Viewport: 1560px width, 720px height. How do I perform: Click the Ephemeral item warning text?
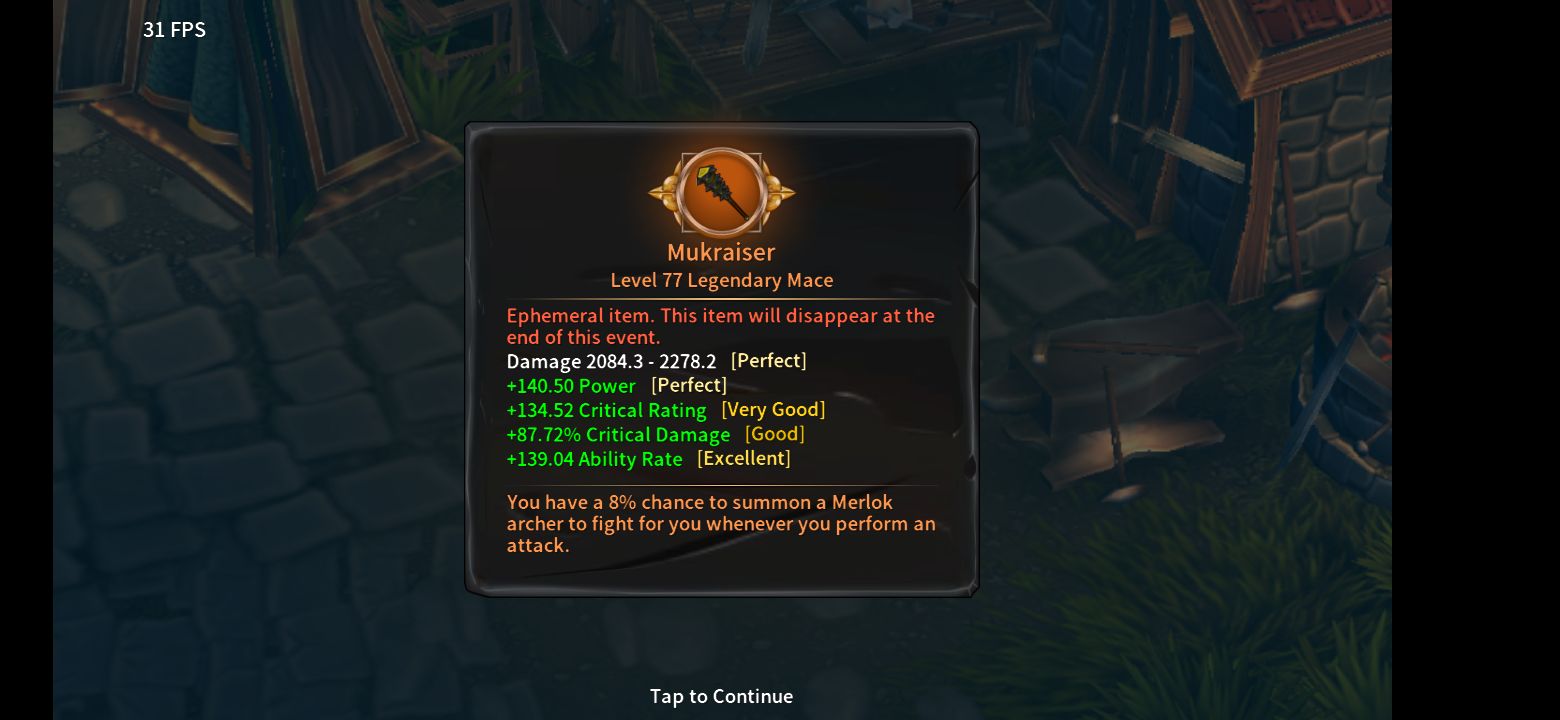721,326
